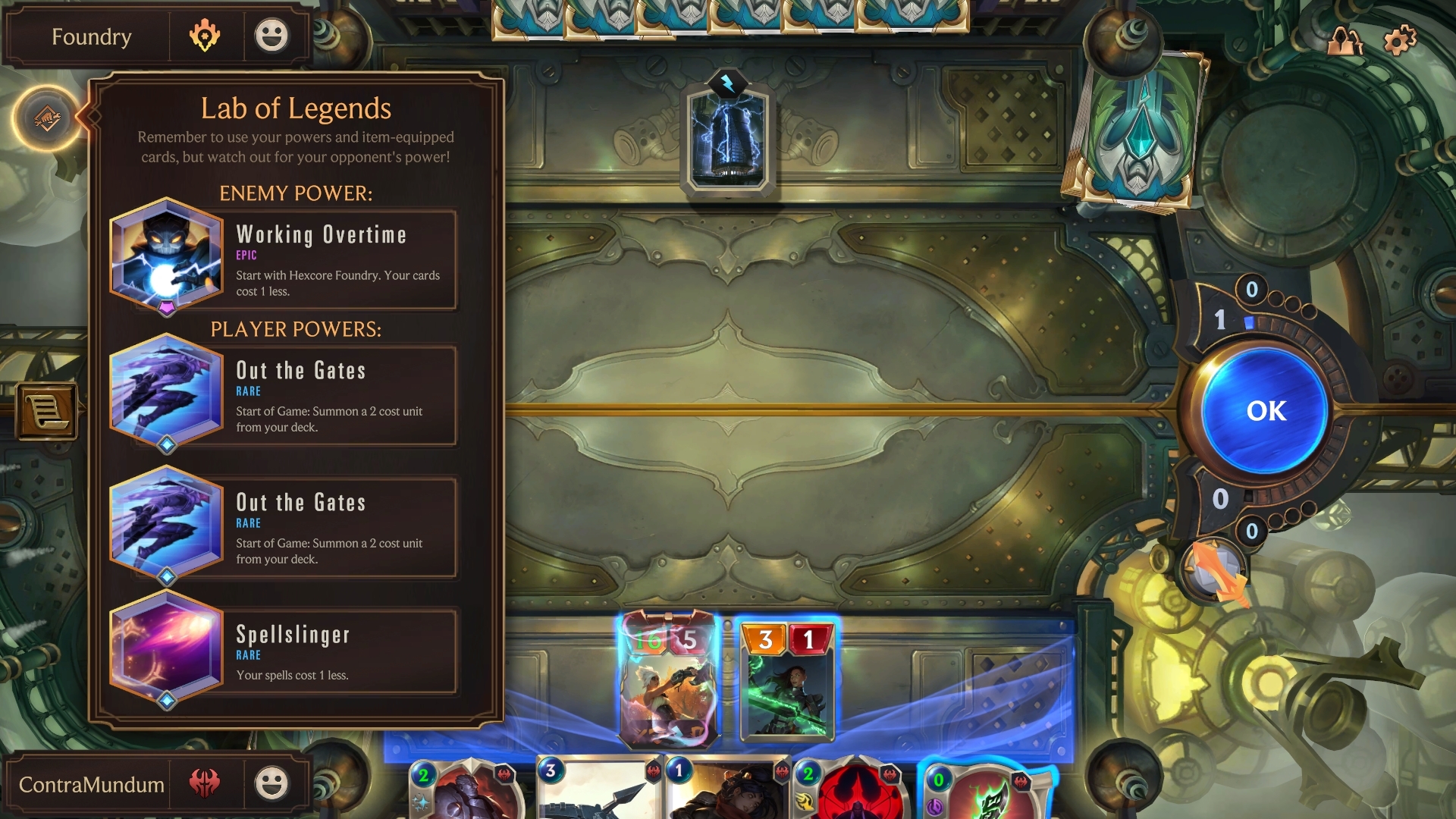Click Foundry's flame champion icon
This screenshot has width=1456, height=819.
tap(206, 34)
